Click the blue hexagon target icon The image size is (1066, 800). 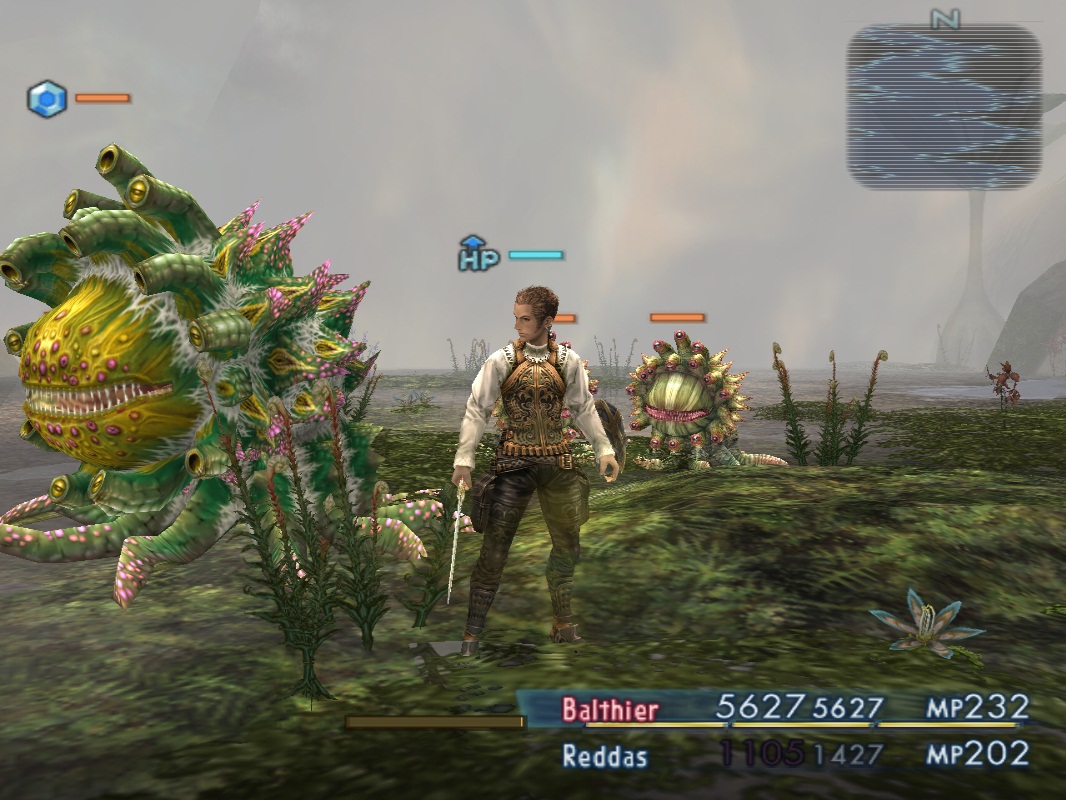point(47,99)
